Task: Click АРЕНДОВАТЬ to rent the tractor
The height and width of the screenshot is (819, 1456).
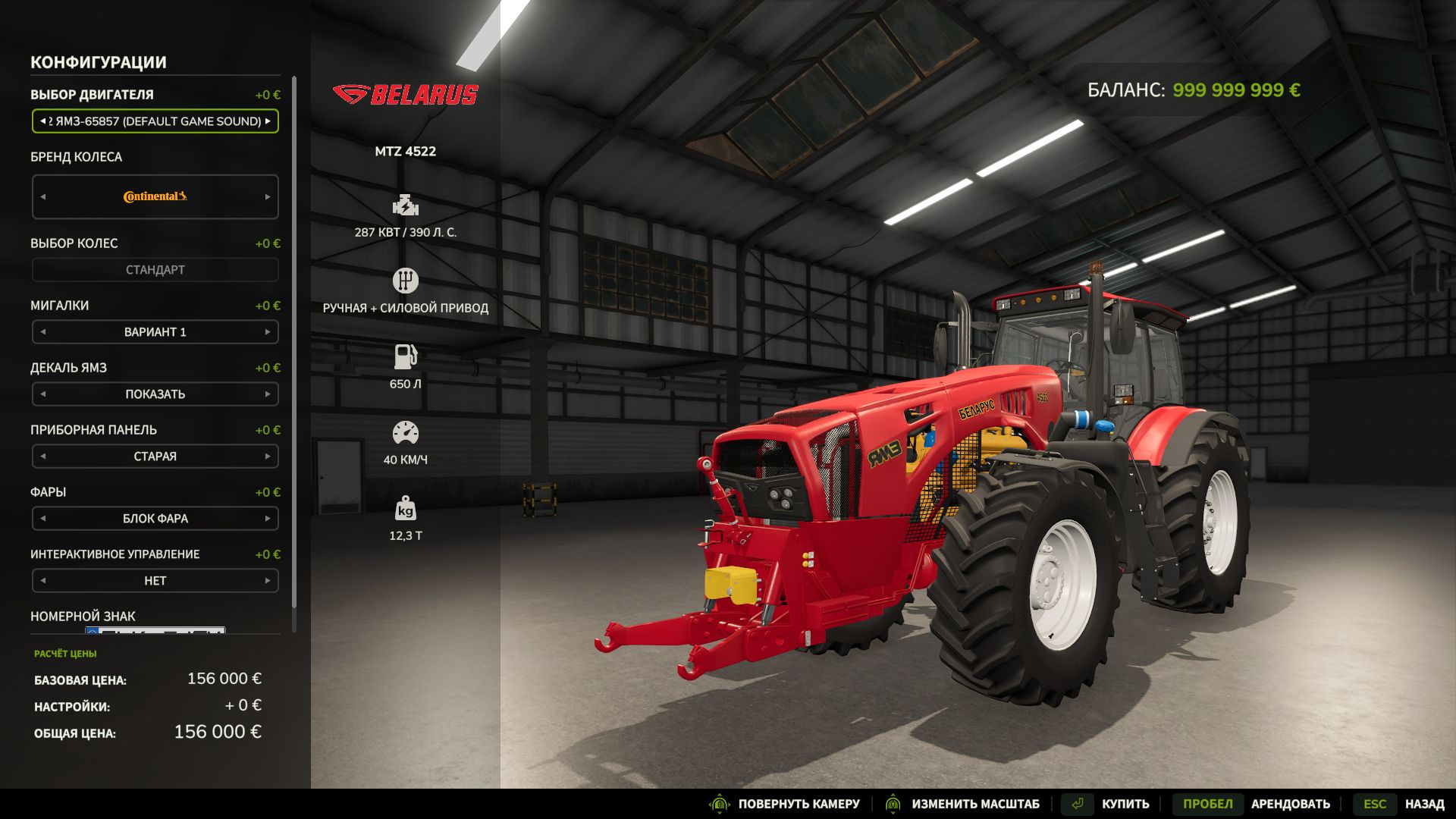Action: 1291,803
